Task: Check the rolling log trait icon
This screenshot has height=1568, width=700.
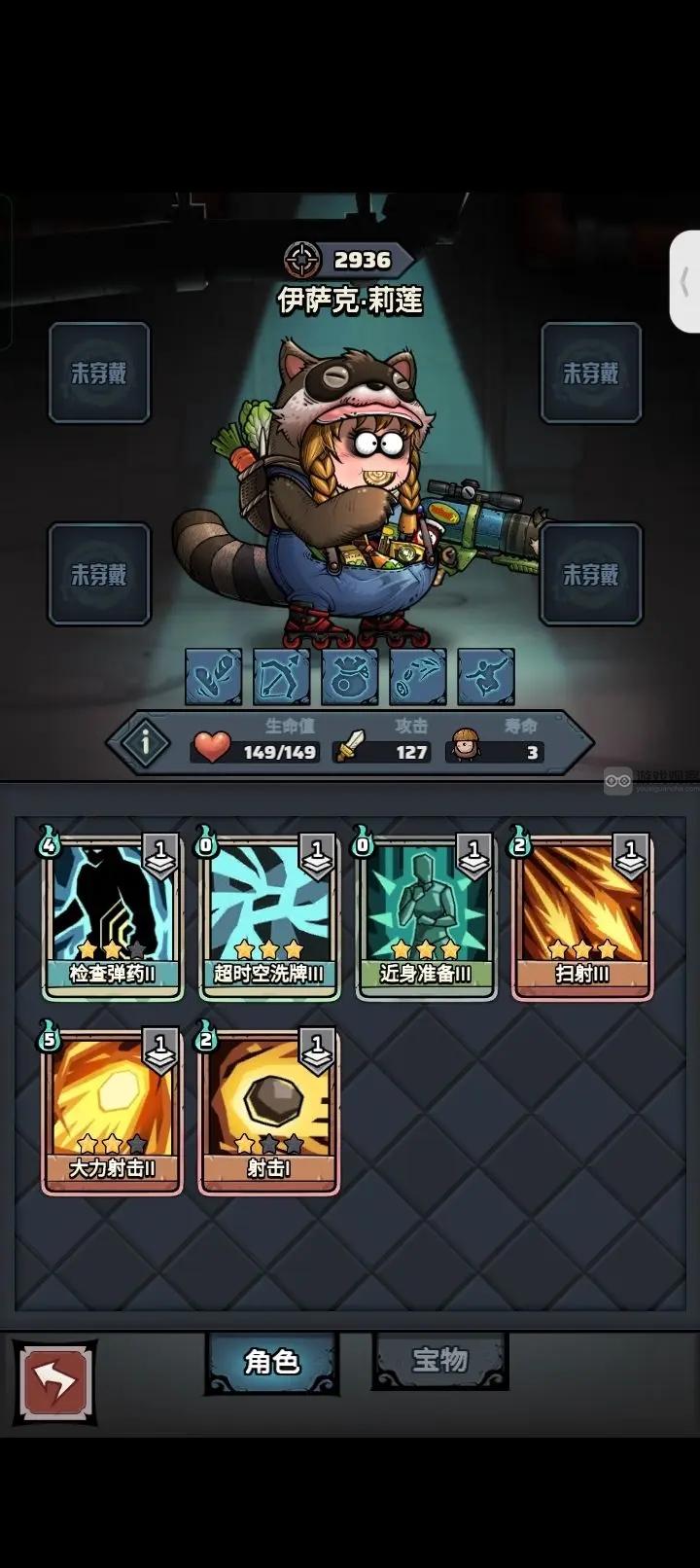Action: point(417,676)
